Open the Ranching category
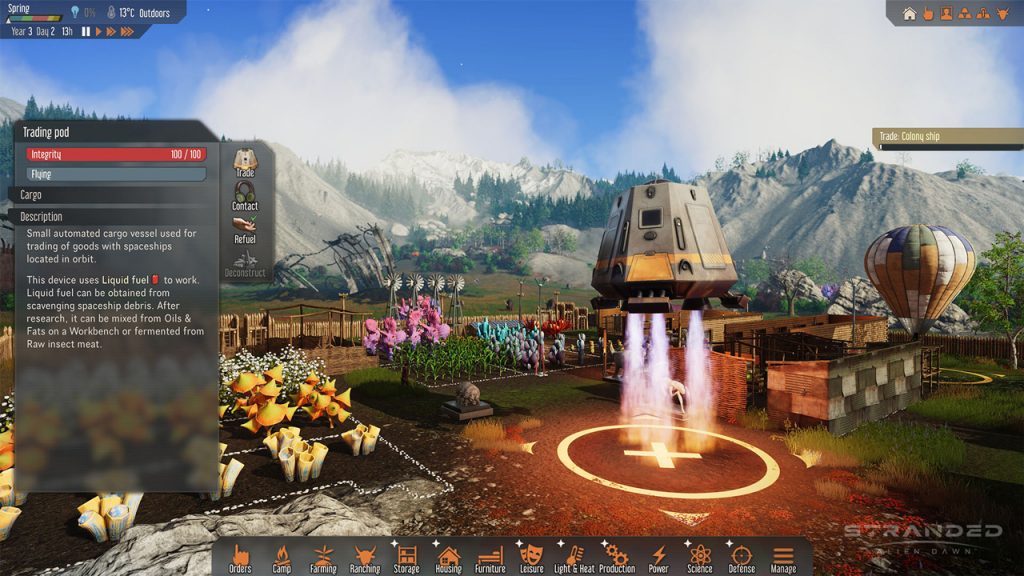This screenshot has height=576, width=1024. pos(365,557)
